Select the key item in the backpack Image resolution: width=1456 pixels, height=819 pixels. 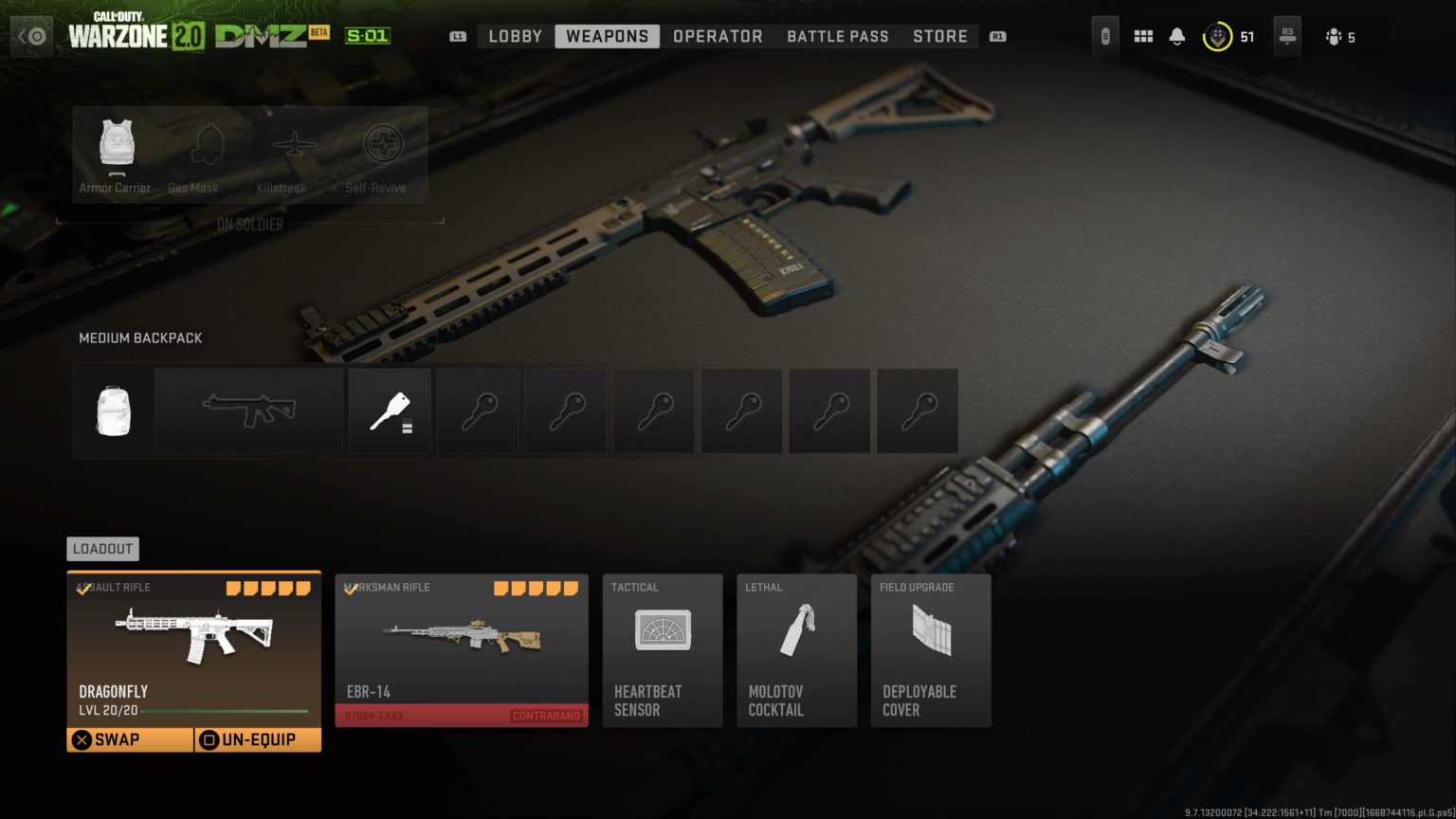tap(390, 409)
